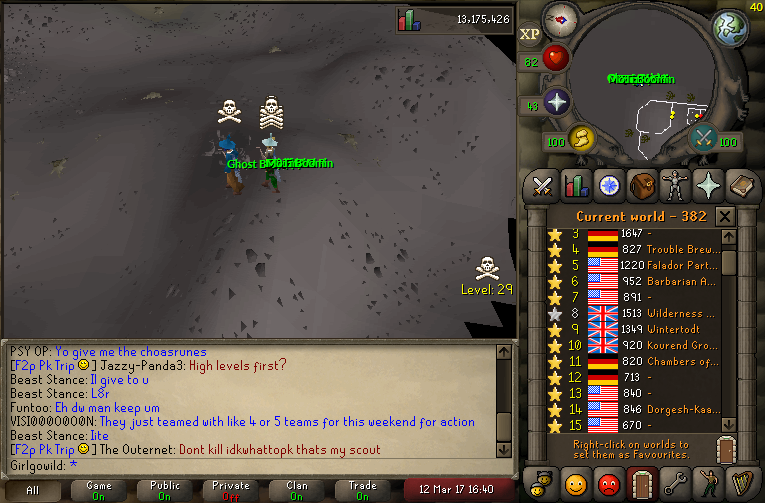
Task: Select the All chat tab
Action: pyautogui.click(x=33, y=490)
